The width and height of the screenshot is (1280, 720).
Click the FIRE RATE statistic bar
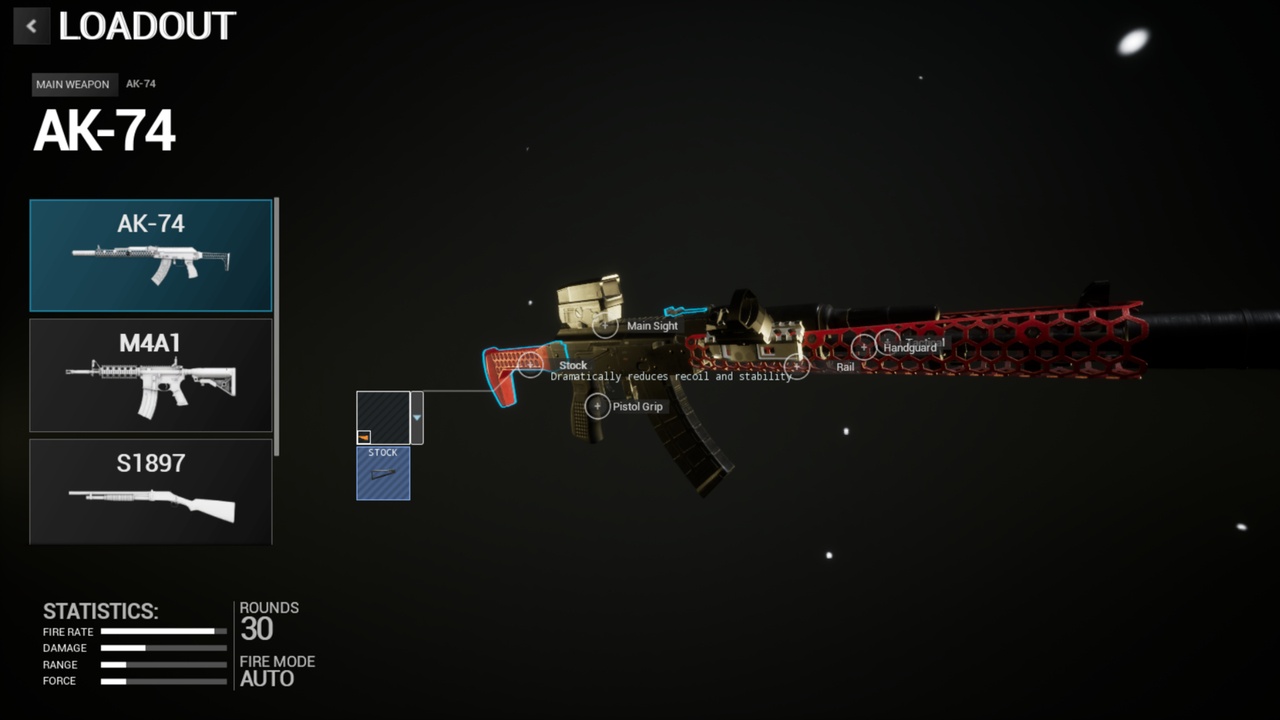point(165,631)
